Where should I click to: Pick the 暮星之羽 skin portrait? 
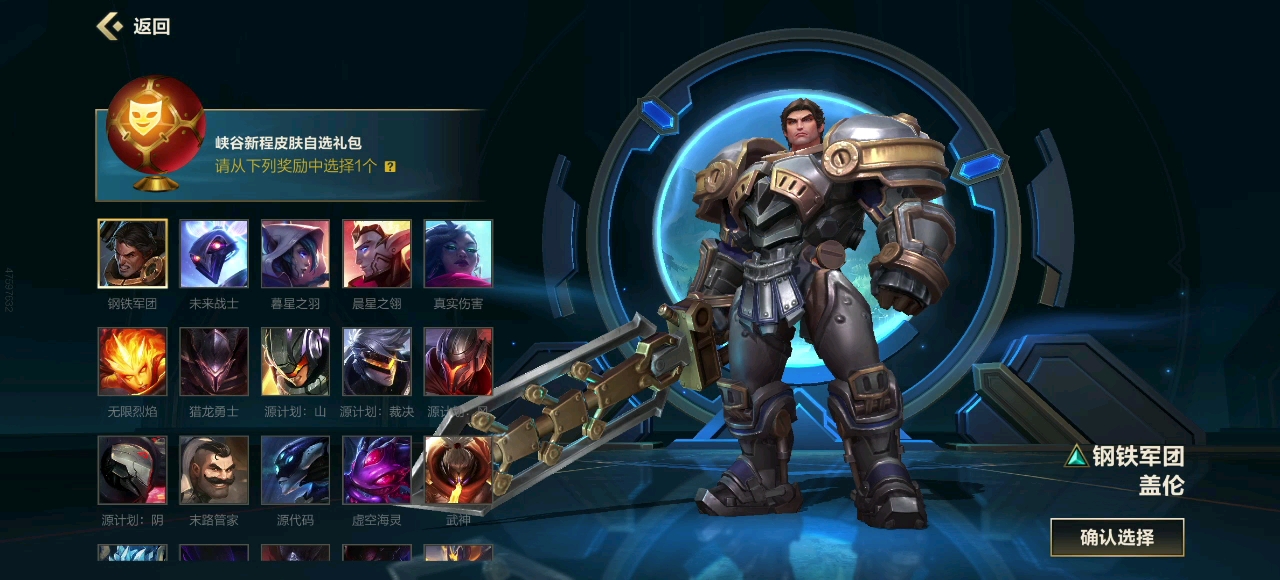(295, 254)
